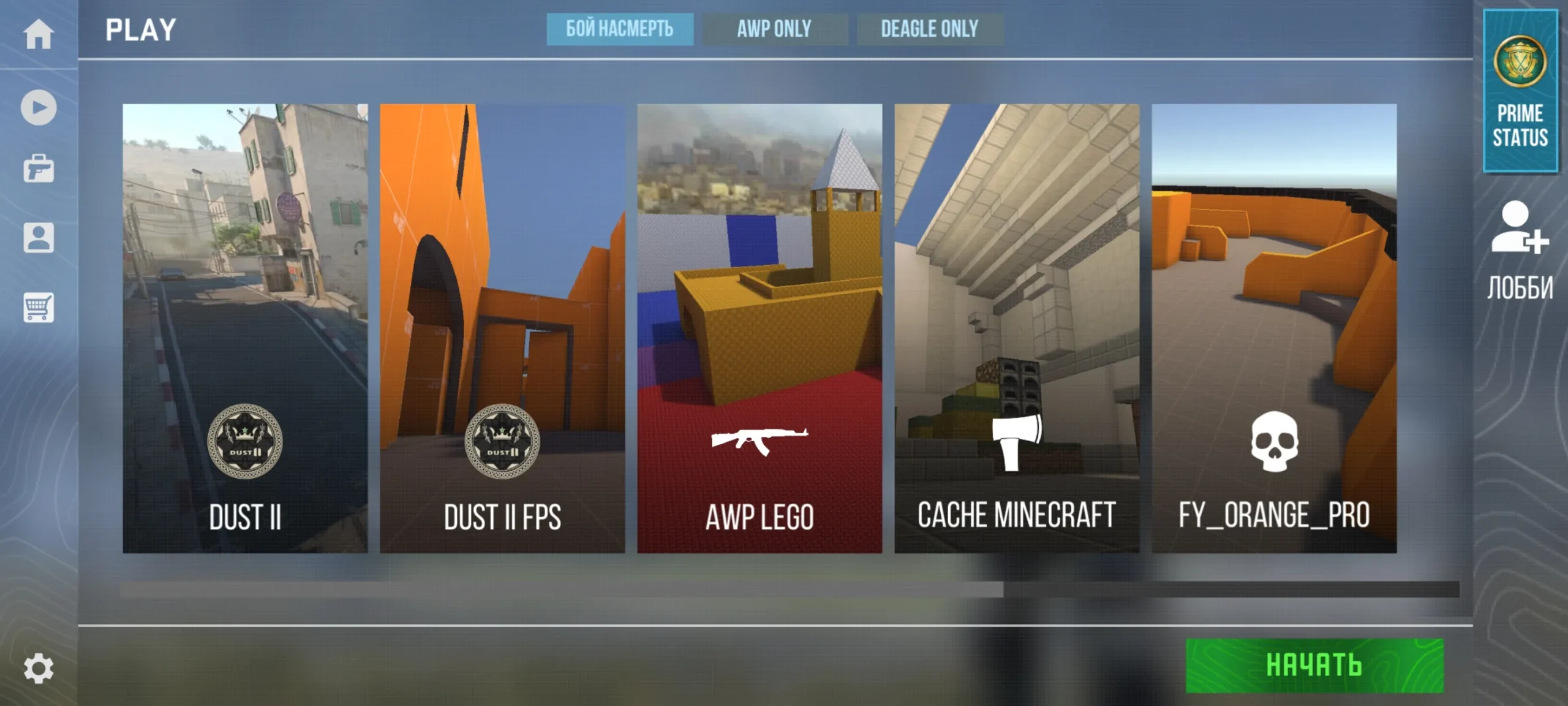Open the ЛОББИ invite friends button
Viewport: 1568px width, 706px height.
1520,251
